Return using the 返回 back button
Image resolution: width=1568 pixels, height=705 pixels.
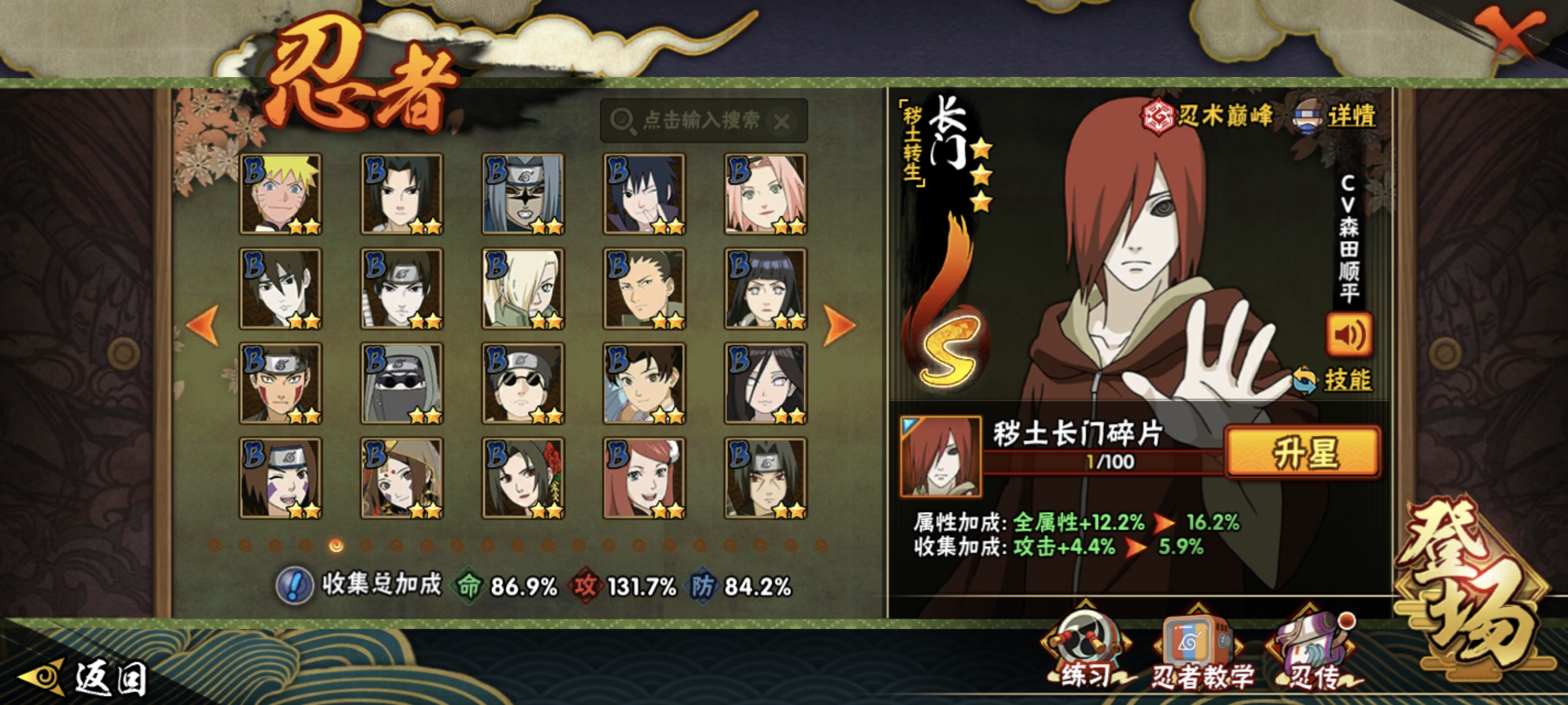click(x=85, y=678)
